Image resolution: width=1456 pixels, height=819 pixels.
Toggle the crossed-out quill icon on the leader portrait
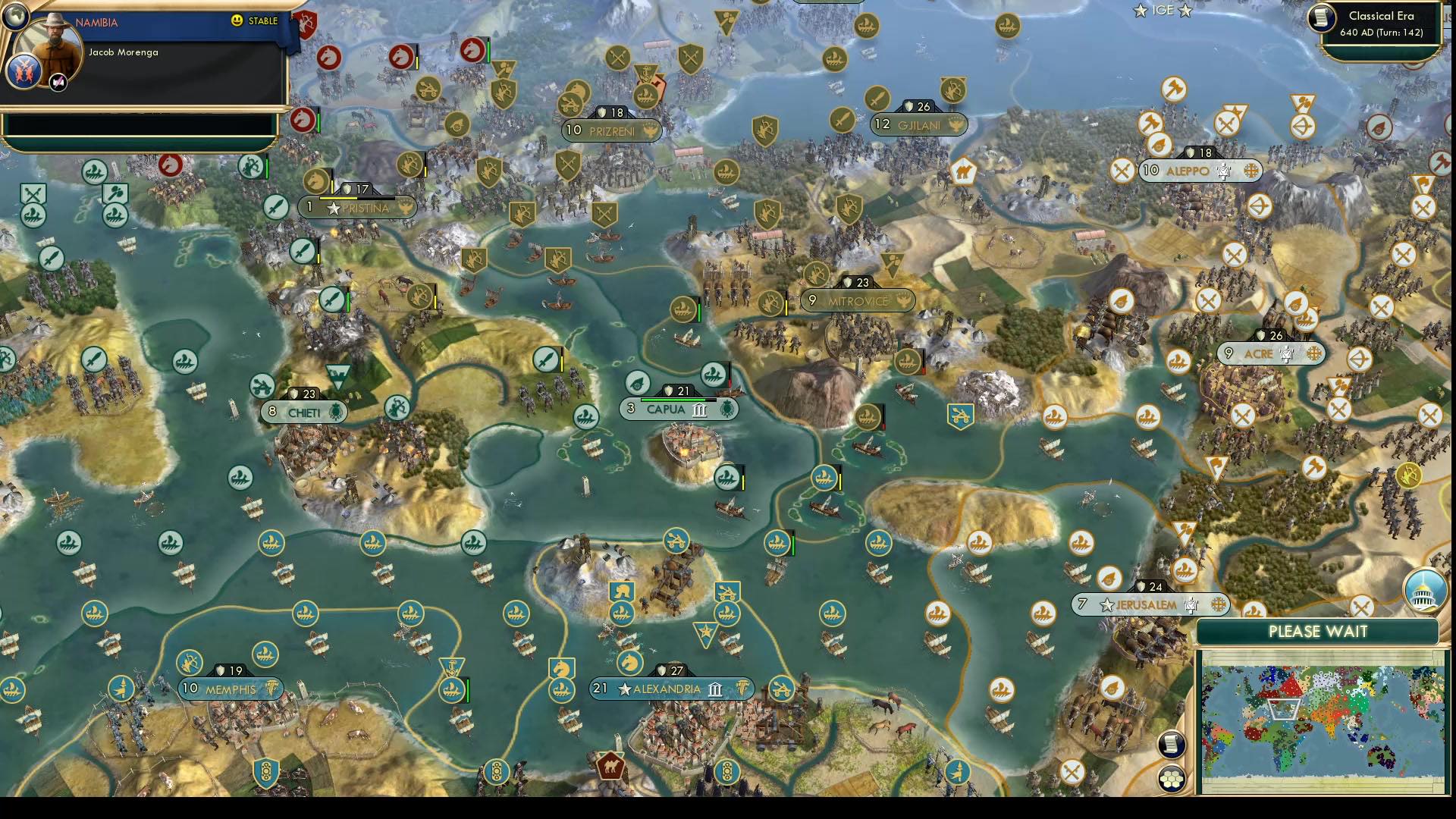[x=57, y=82]
